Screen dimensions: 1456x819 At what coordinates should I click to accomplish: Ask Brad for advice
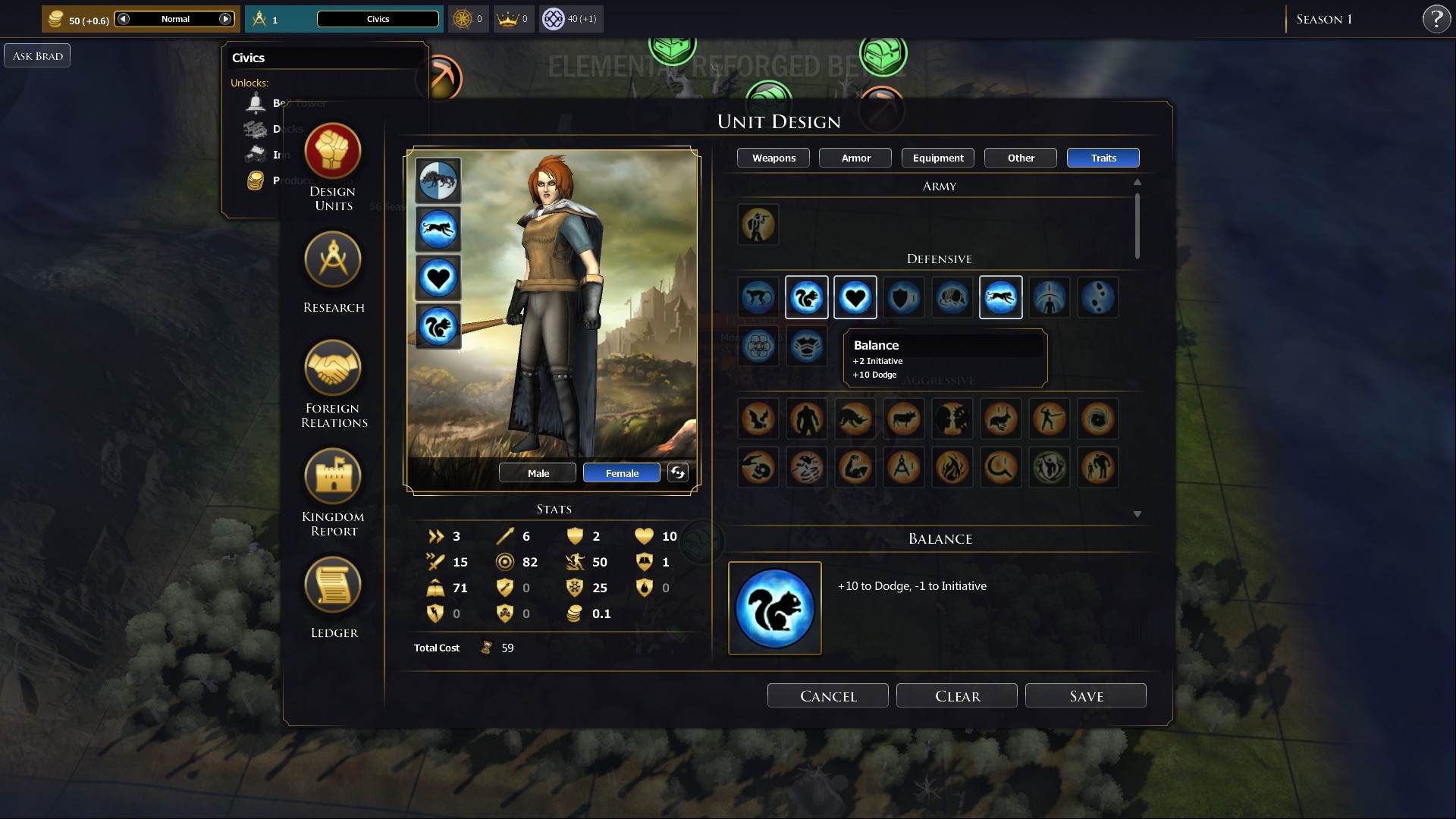tap(37, 55)
